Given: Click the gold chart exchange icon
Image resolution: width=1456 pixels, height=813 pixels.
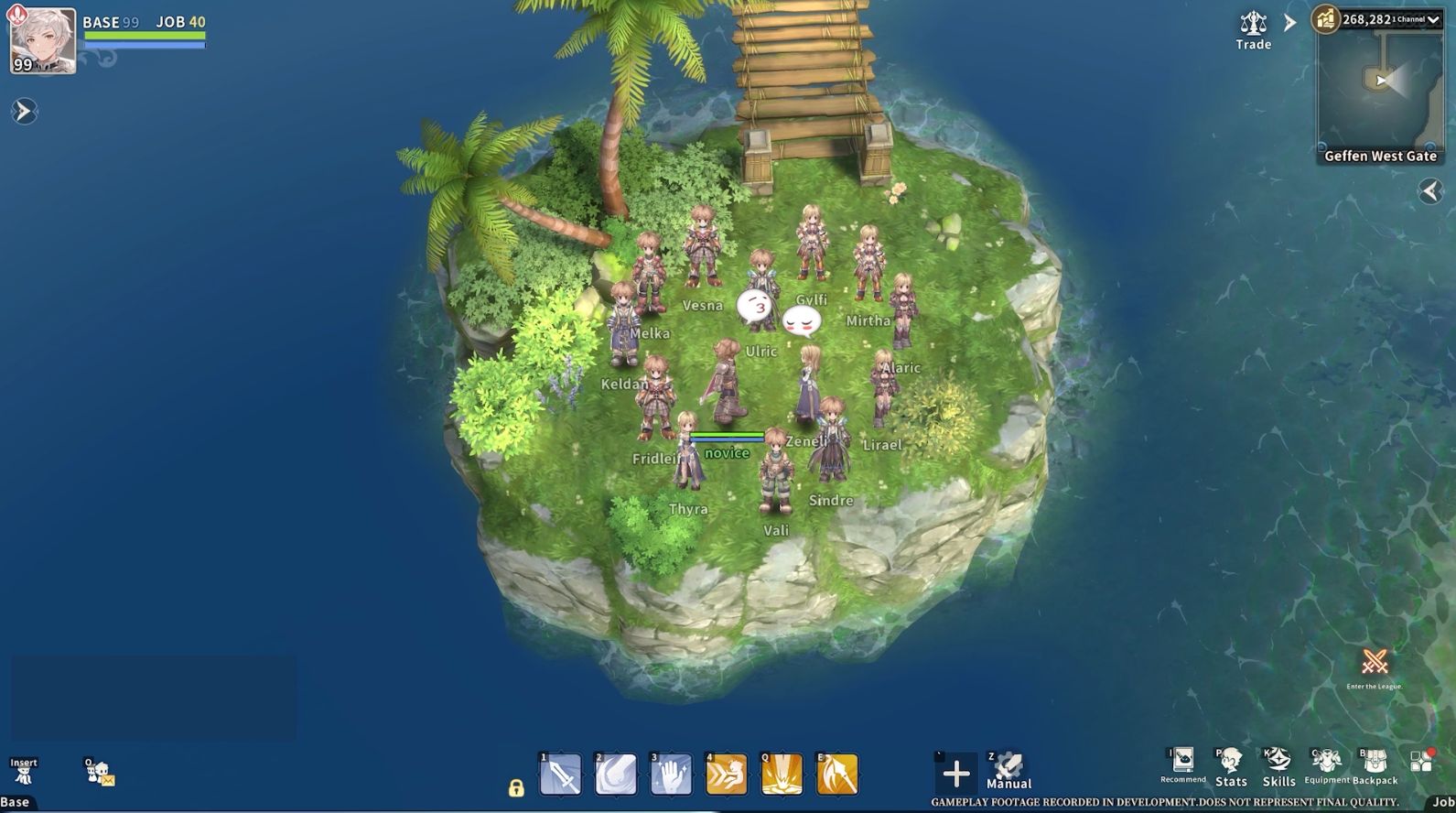Looking at the screenshot, I should click(1326, 19).
